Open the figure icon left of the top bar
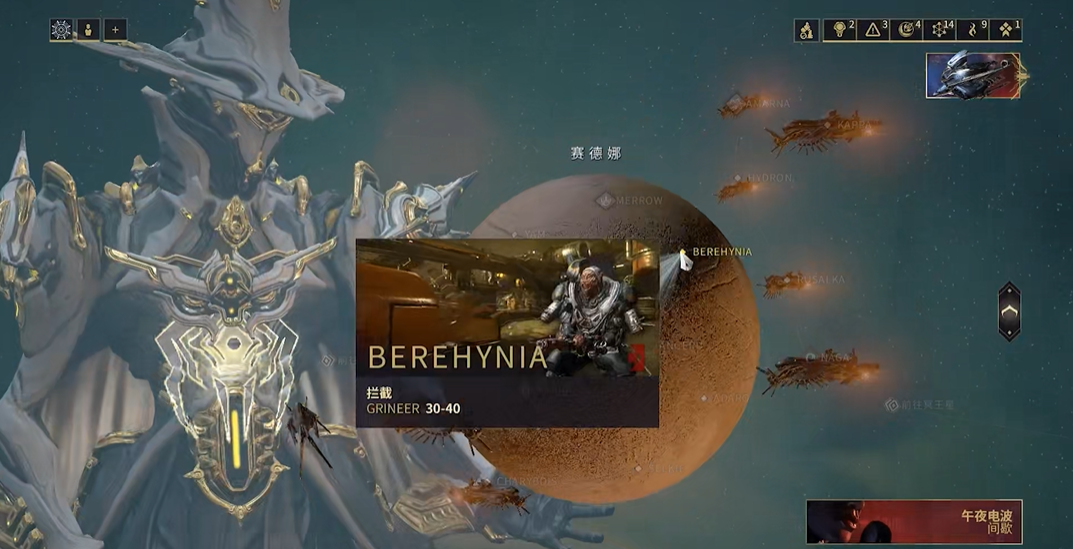1073x549 pixels. tap(807, 30)
